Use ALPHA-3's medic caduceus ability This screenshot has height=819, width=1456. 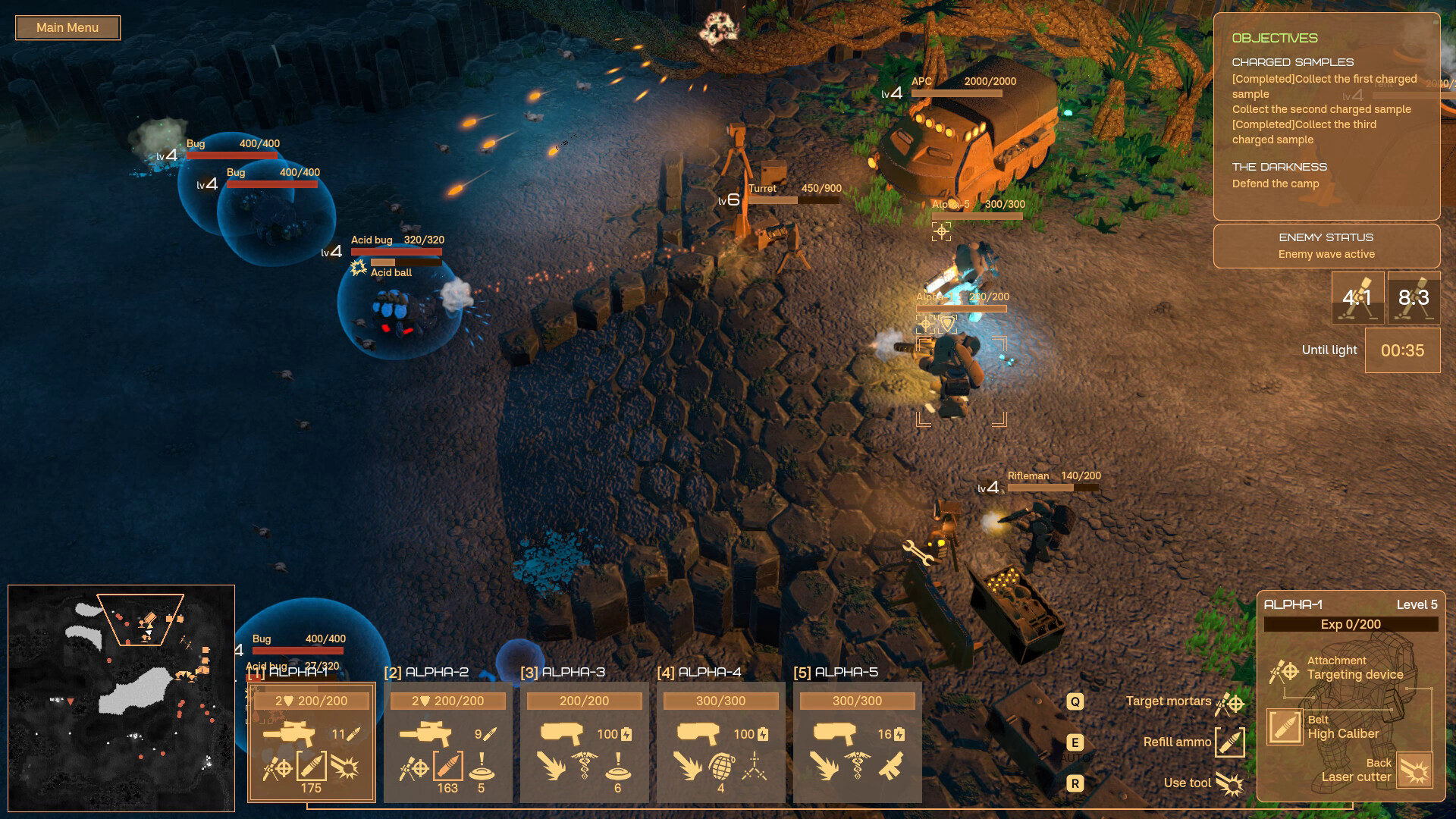coord(585,767)
